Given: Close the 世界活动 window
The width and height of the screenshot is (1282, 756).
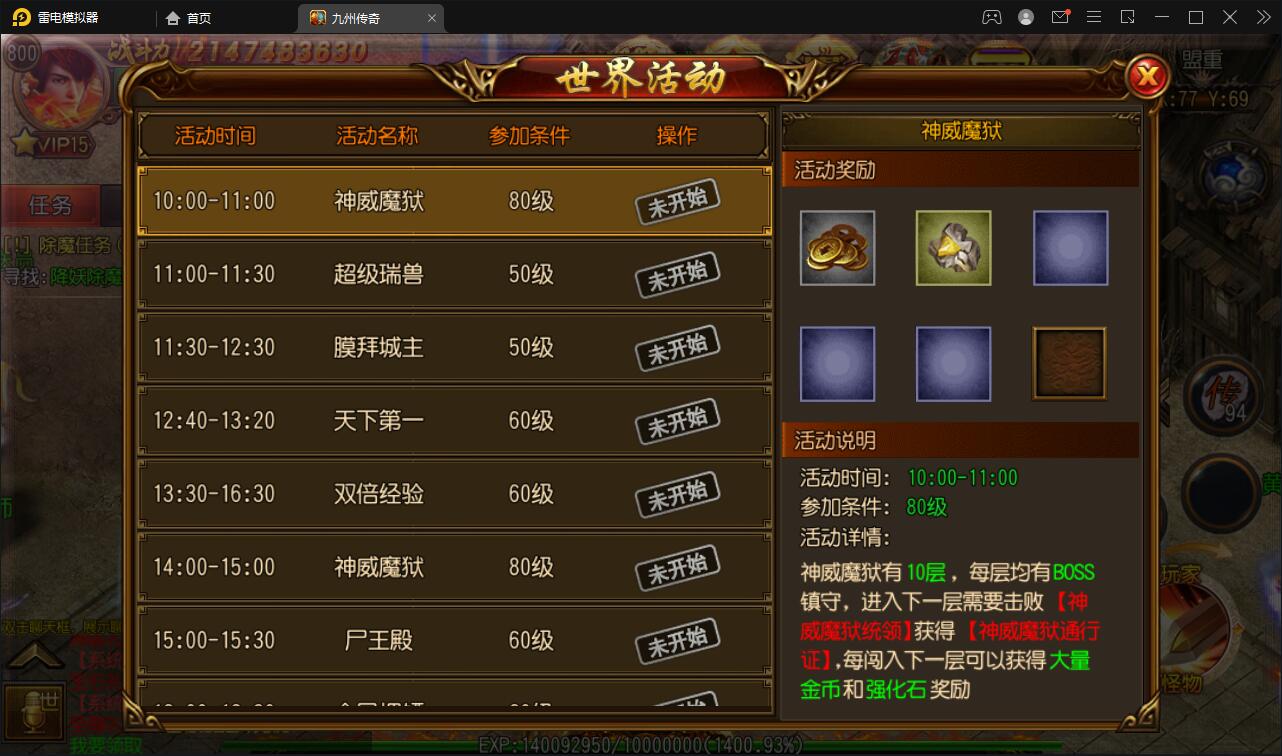Looking at the screenshot, I should (x=1146, y=77).
